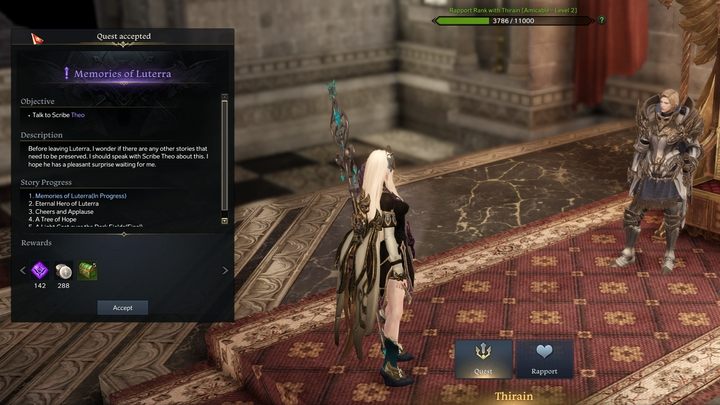Click the quest panel scrollbar down arrow
The height and width of the screenshot is (405, 720).
point(224,221)
